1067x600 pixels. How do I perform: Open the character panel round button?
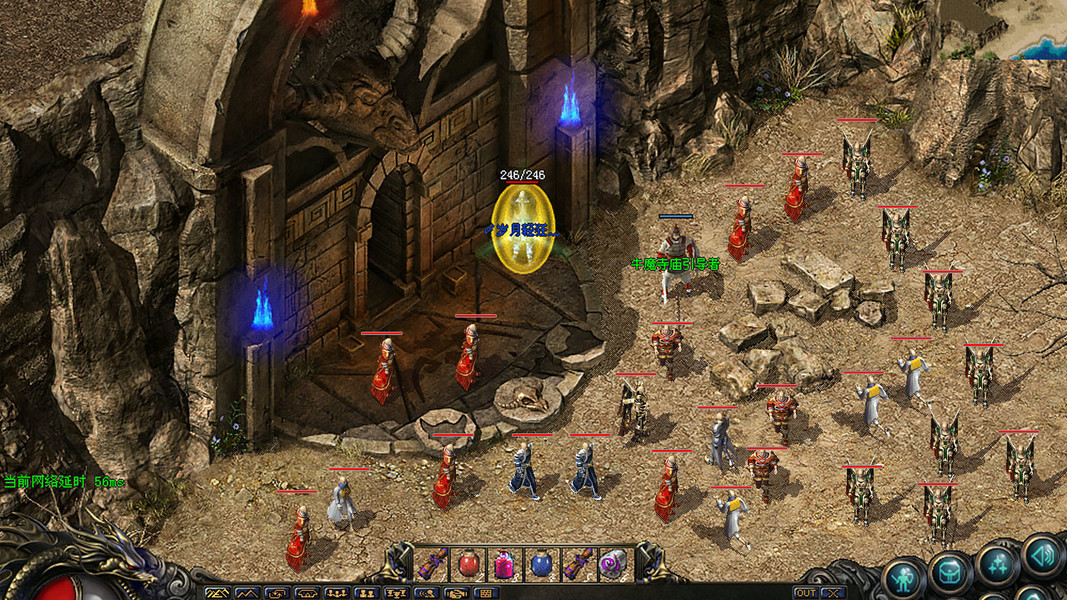[904, 578]
